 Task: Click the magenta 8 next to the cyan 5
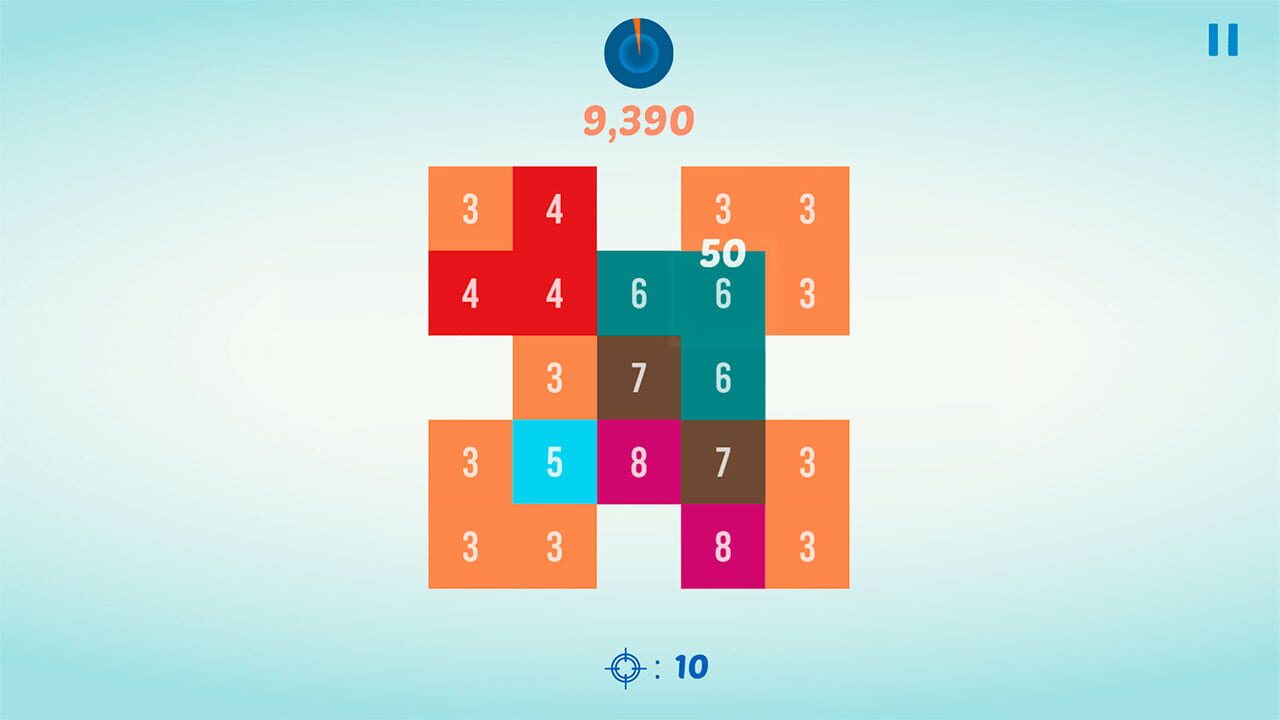(x=638, y=461)
